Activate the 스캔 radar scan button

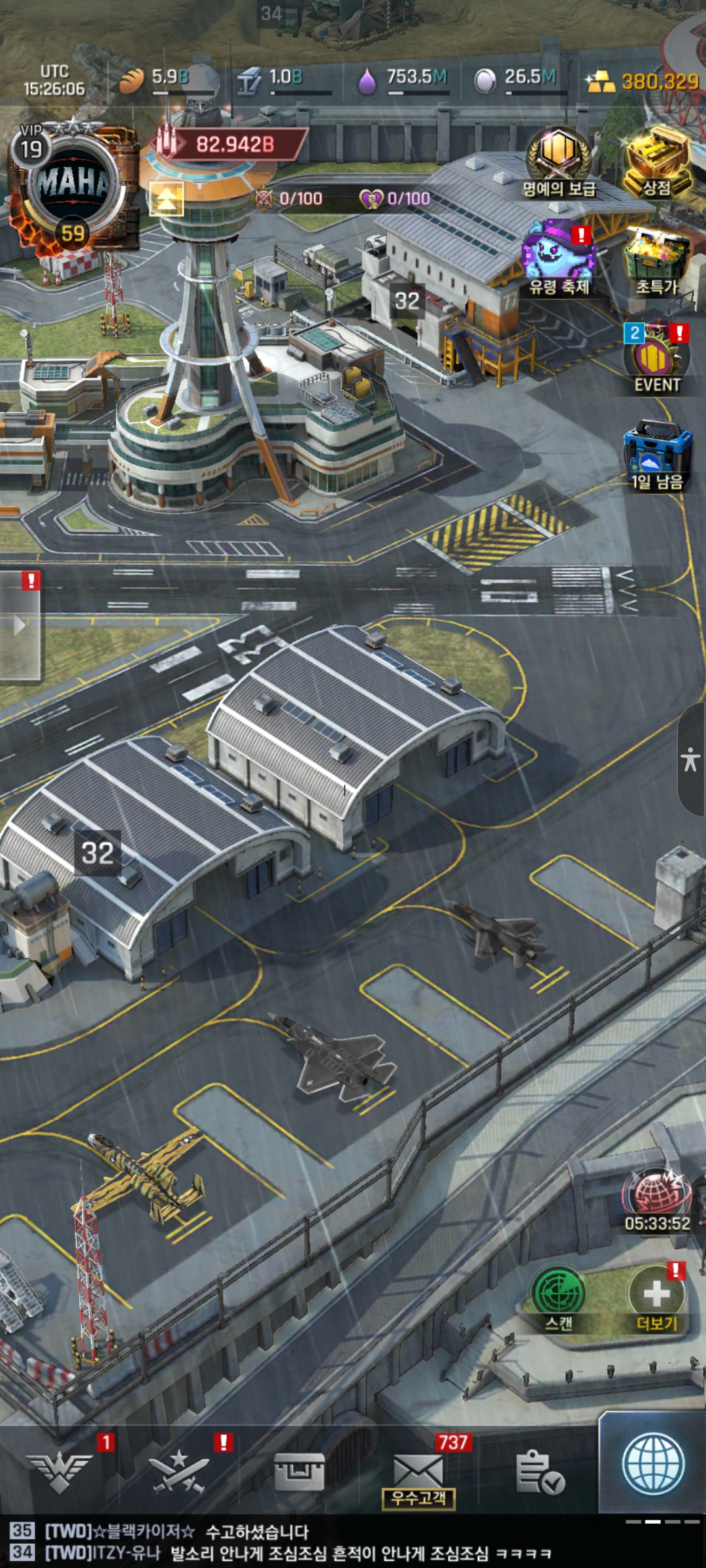pos(559,1297)
